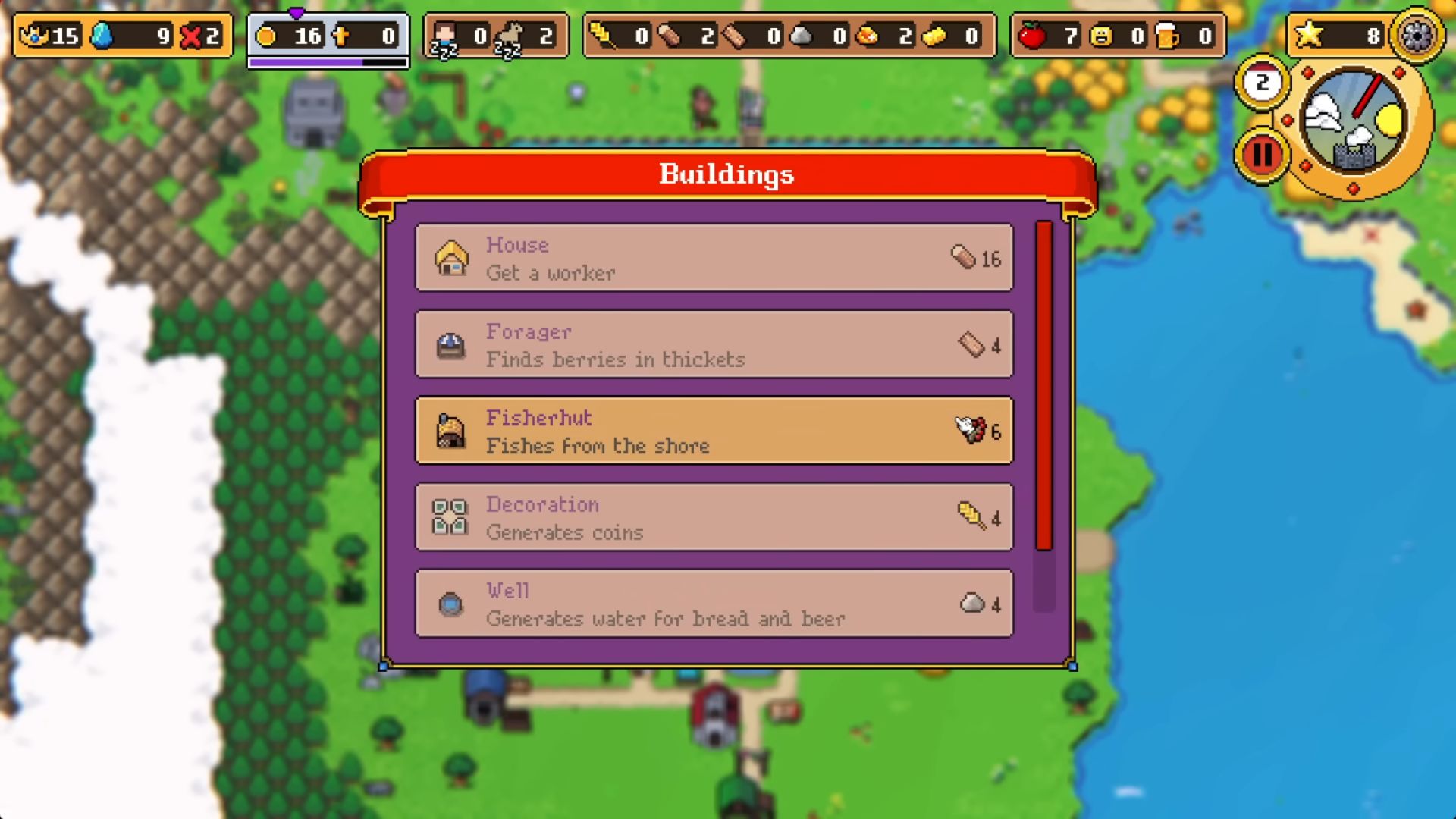Image resolution: width=1456 pixels, height=819 pixels.
Task: Click the crown resource icon
Action: pos(34,34)
